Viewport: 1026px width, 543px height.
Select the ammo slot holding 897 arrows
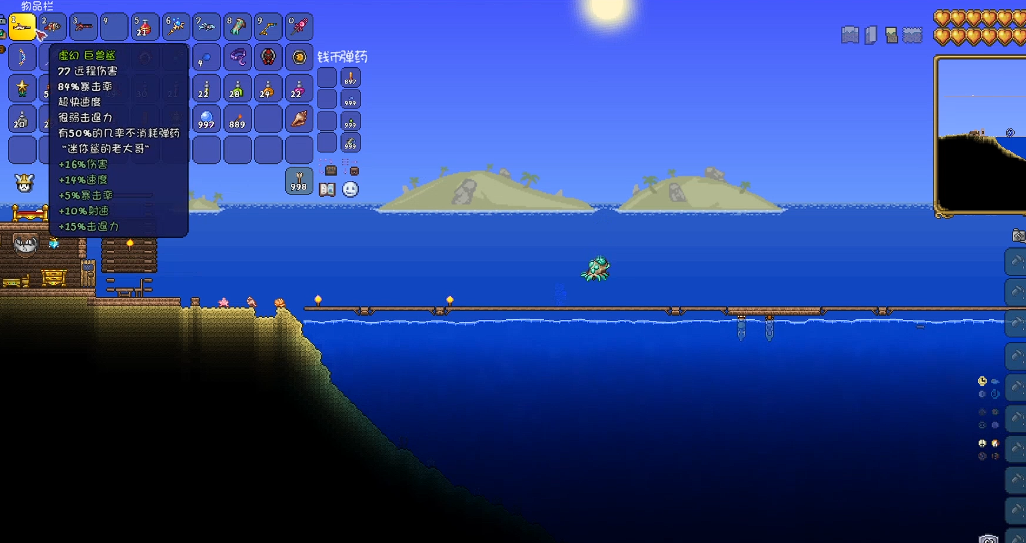[x=351, y=78]
